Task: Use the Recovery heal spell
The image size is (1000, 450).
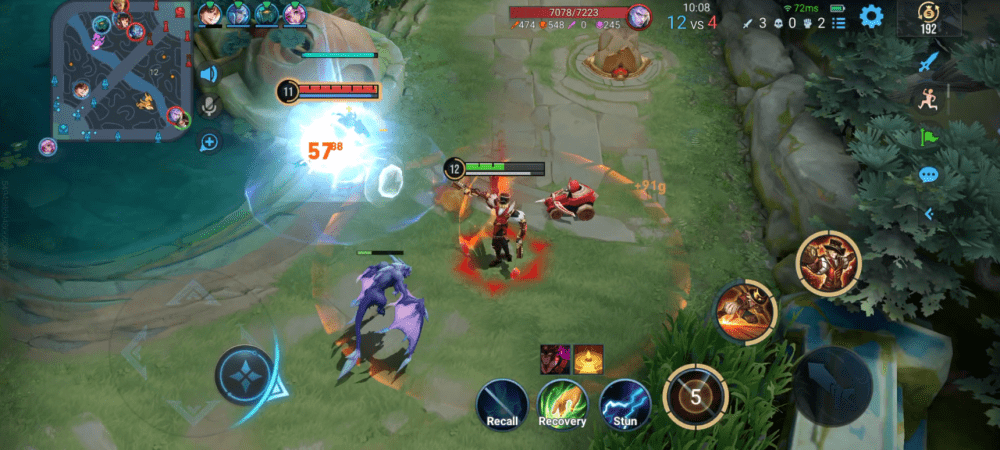Action: (563, 405)
